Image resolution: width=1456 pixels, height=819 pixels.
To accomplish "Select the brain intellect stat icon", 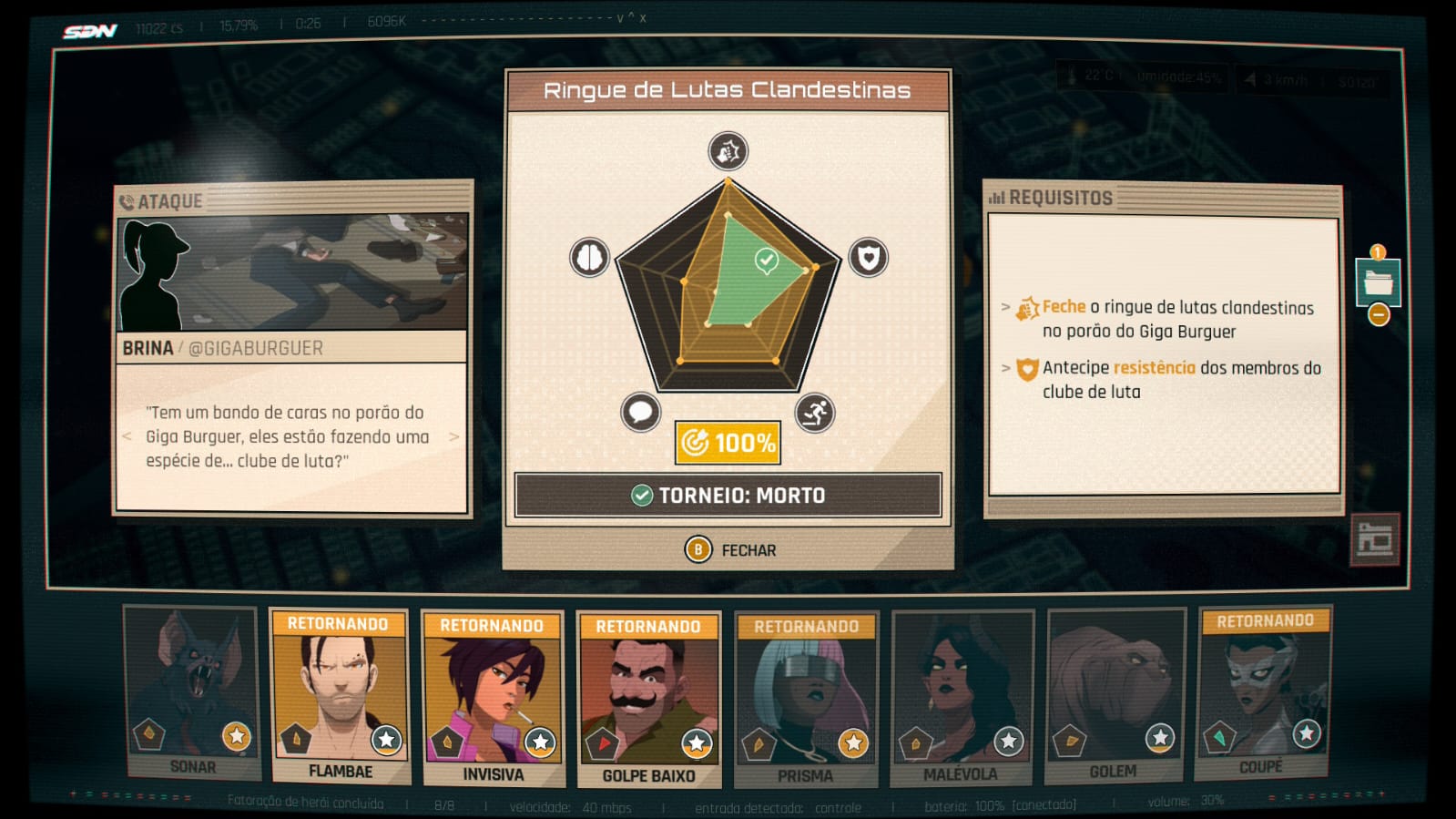I will tap(589, 258).
